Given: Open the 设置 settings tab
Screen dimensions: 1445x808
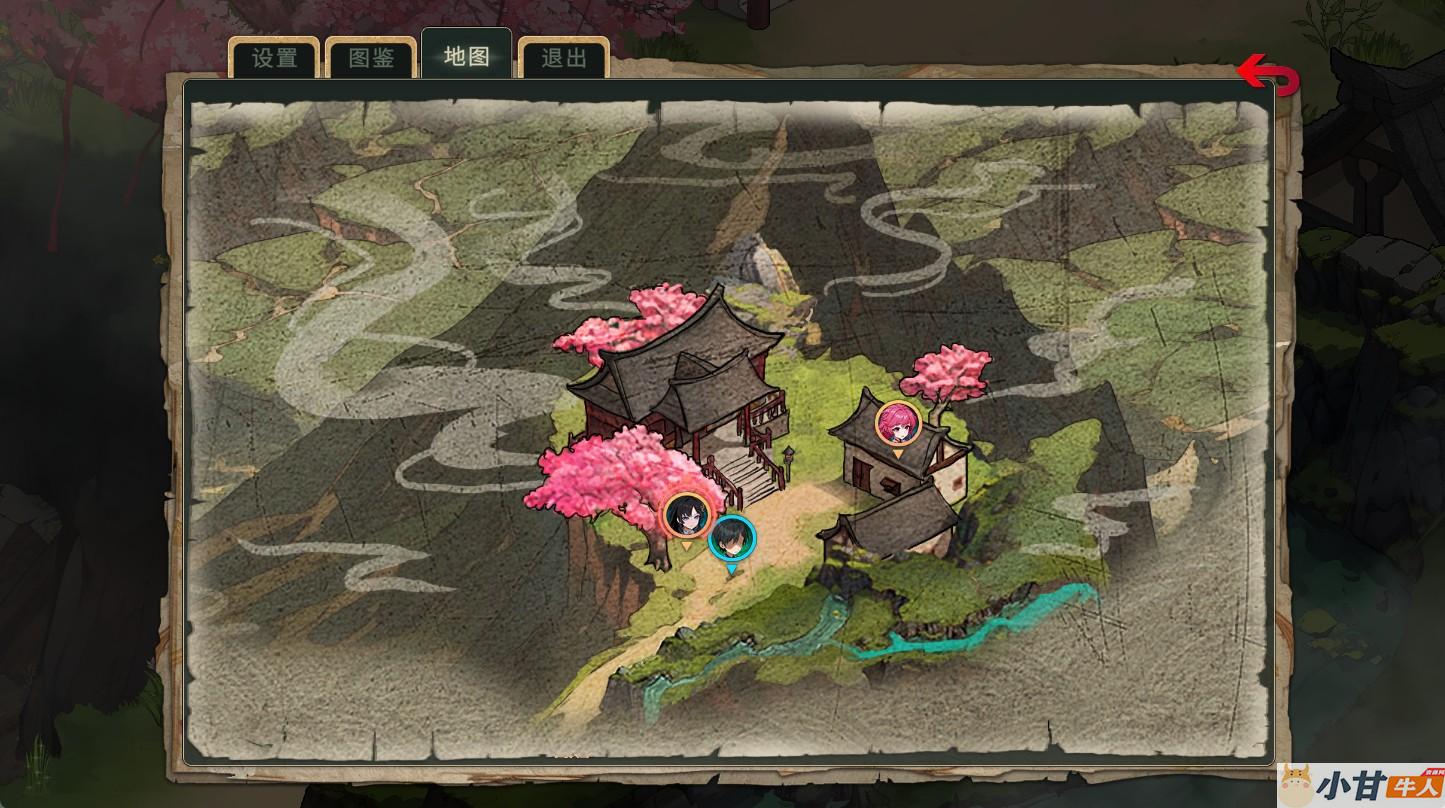Looking at the screenshot, I should point(274,58).
